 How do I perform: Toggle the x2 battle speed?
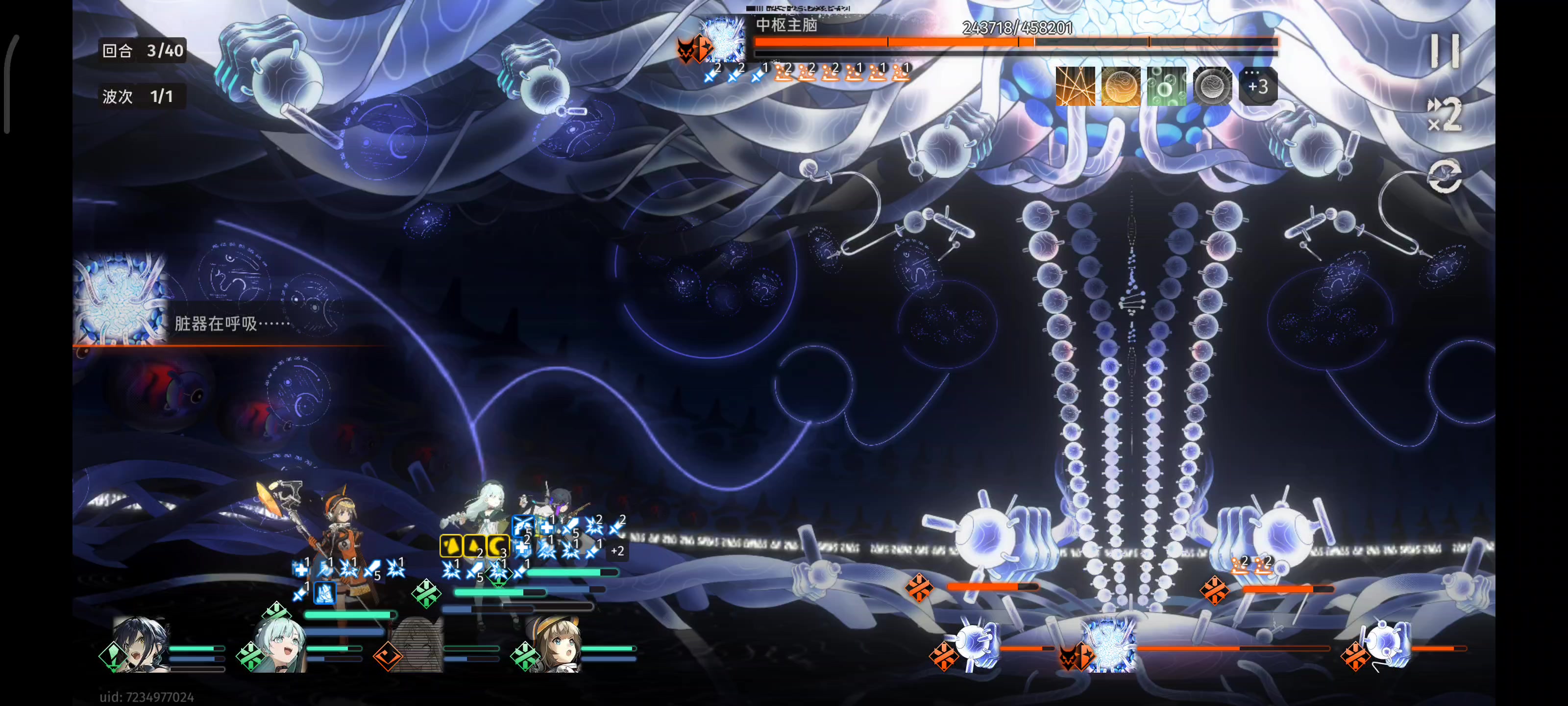point(1445,115)
